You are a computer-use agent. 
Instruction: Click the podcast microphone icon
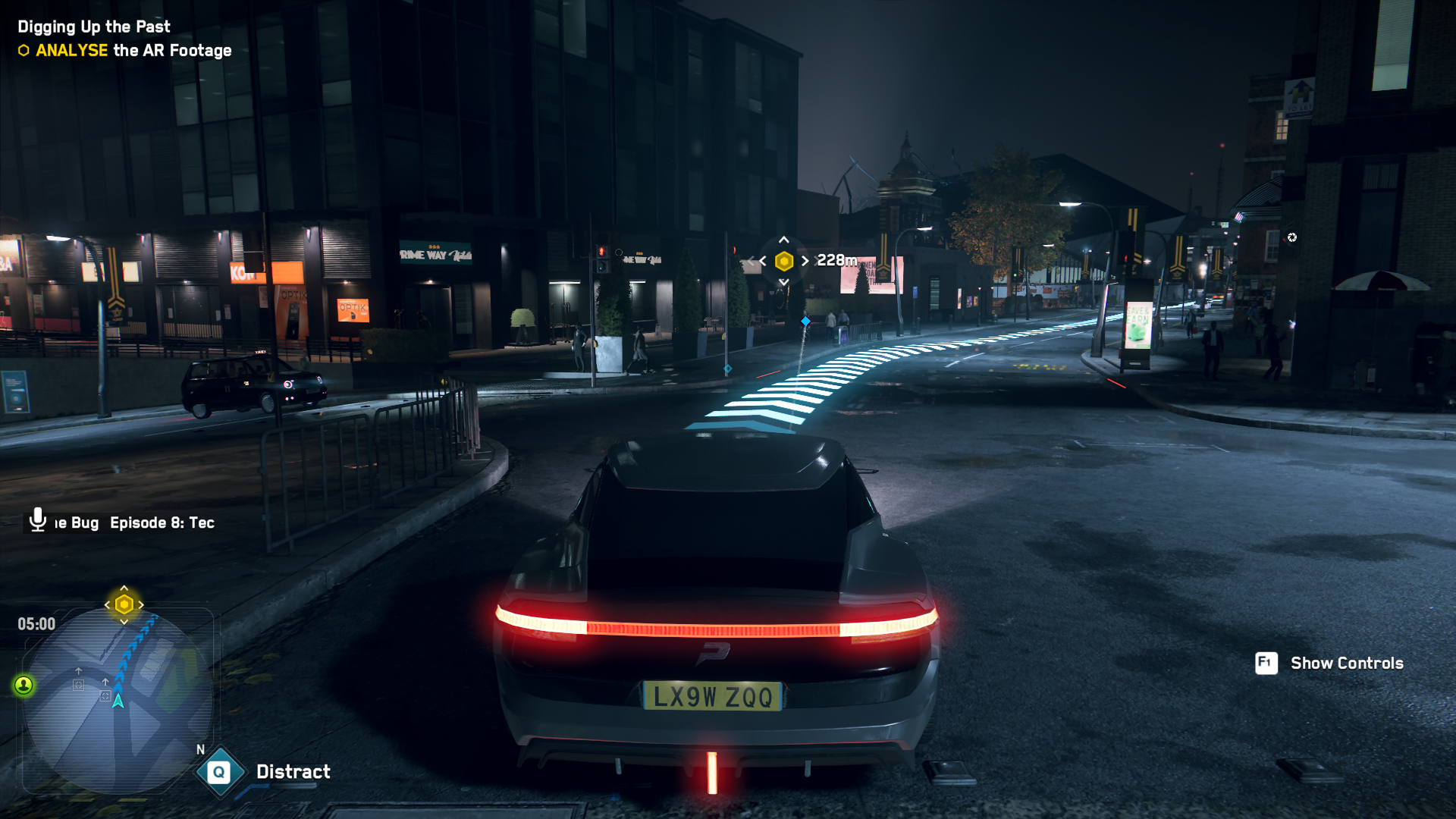click(x=38, y=520)
